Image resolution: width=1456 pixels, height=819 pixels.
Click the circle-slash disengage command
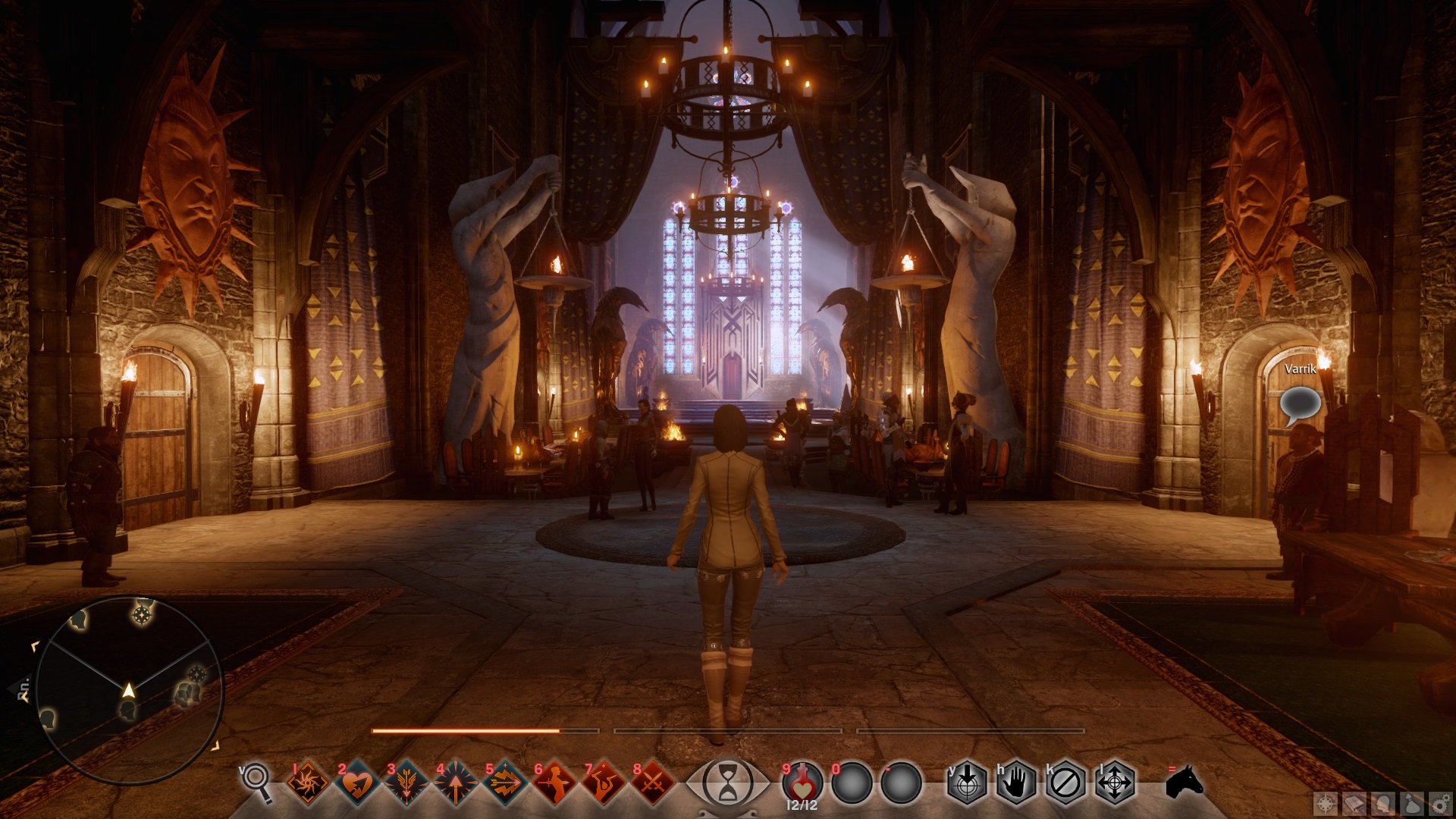click(1065, 783)
